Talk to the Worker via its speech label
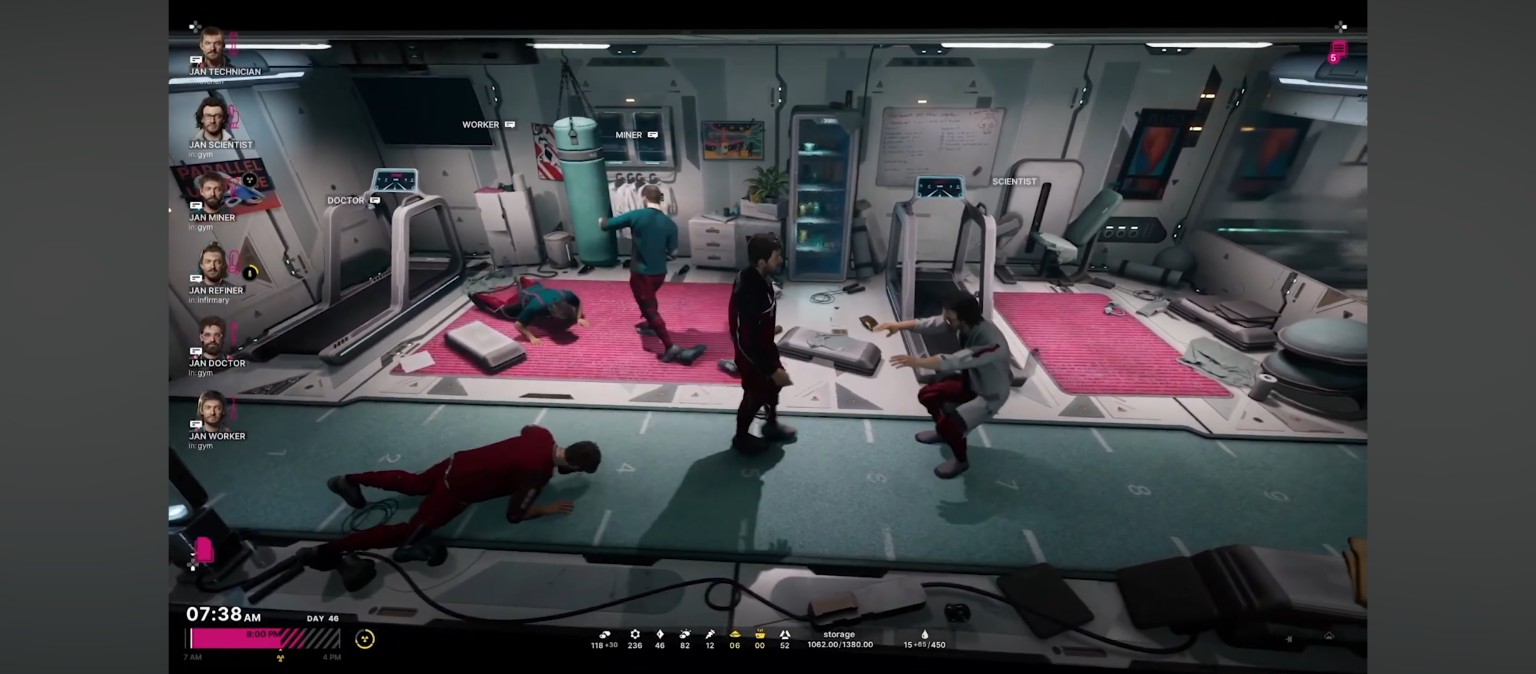The image size is (1536, 674). [488, 125]
